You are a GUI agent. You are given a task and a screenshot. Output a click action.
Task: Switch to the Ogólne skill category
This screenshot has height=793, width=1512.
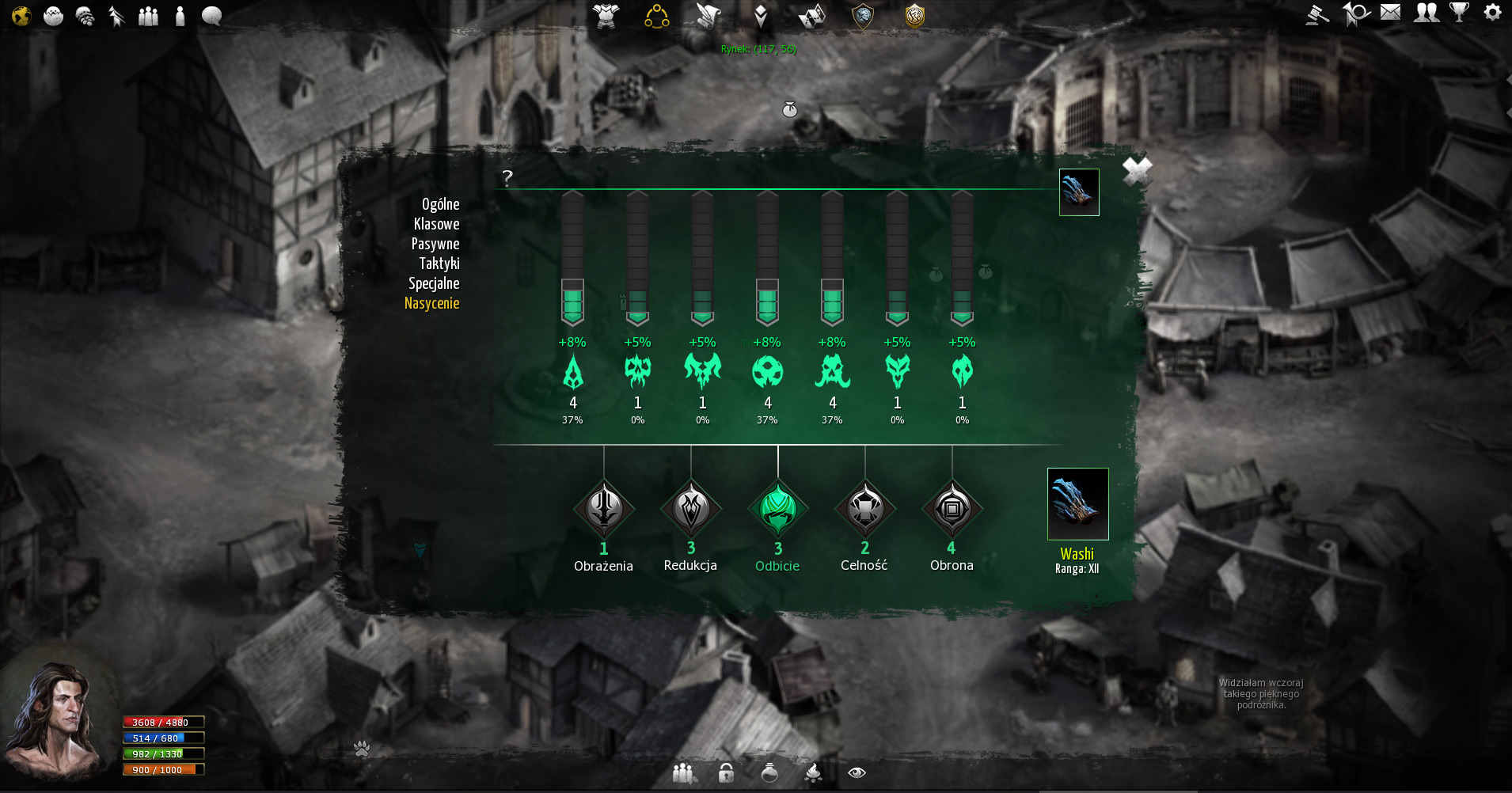pos(440,204)
